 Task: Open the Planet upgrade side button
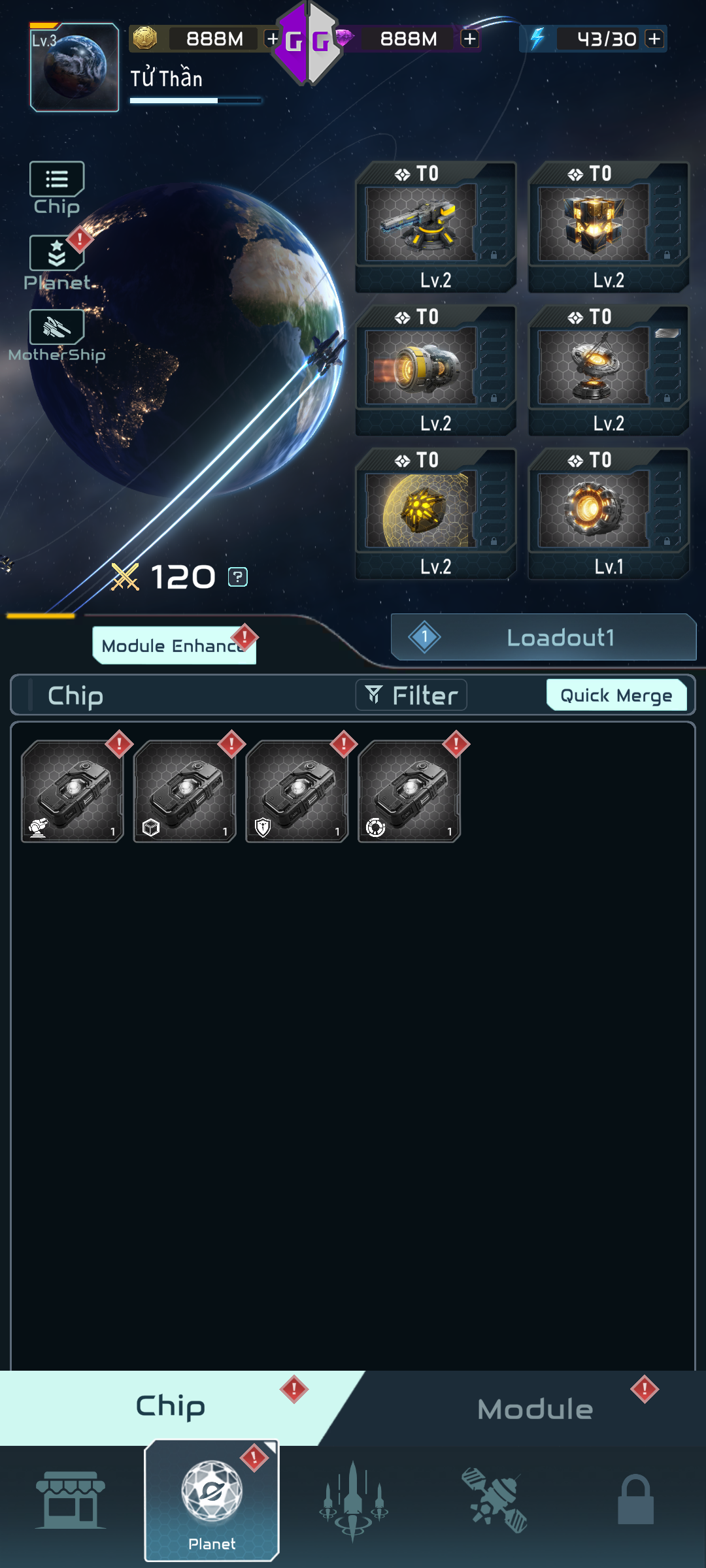pyautogui.click(x=57, y=263)
